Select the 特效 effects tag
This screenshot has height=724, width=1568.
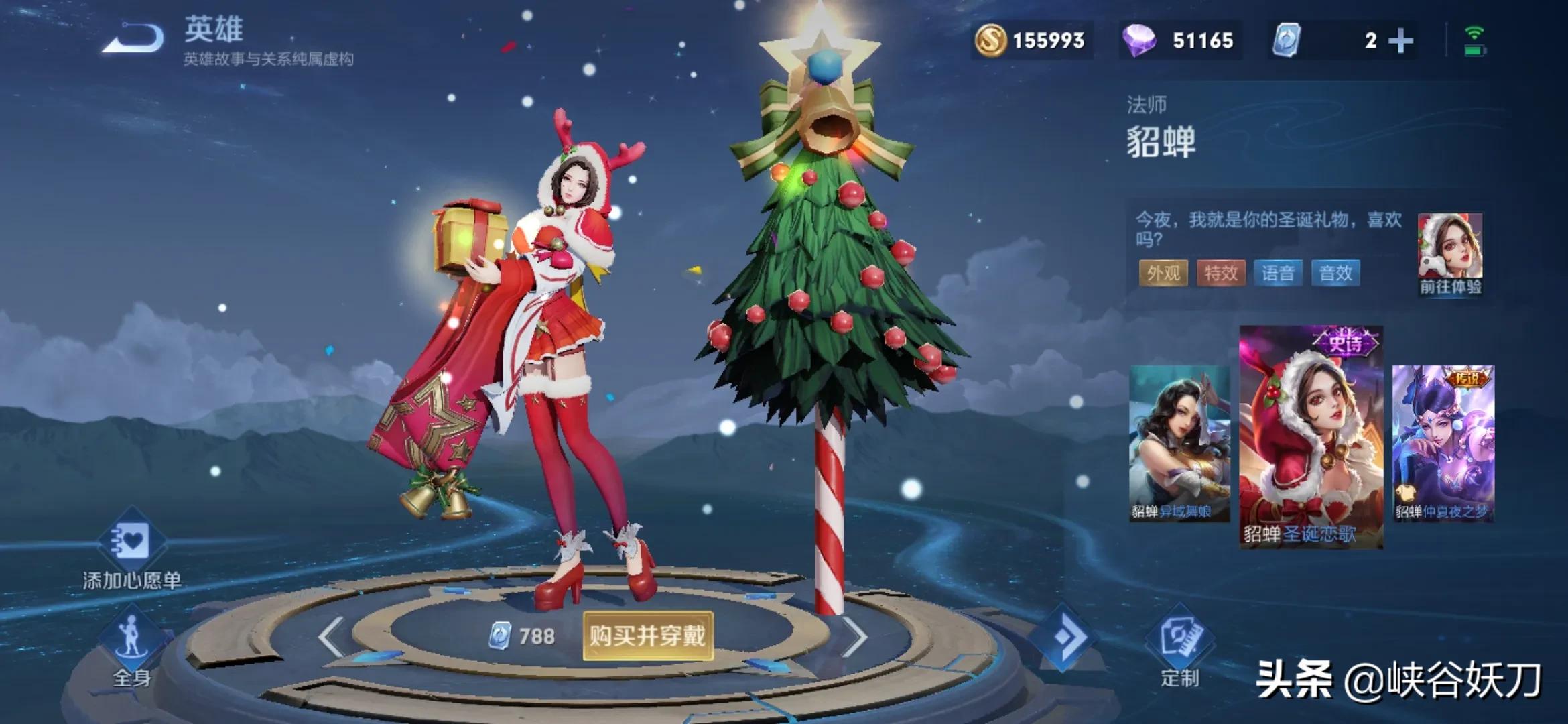click(1221, 274)
